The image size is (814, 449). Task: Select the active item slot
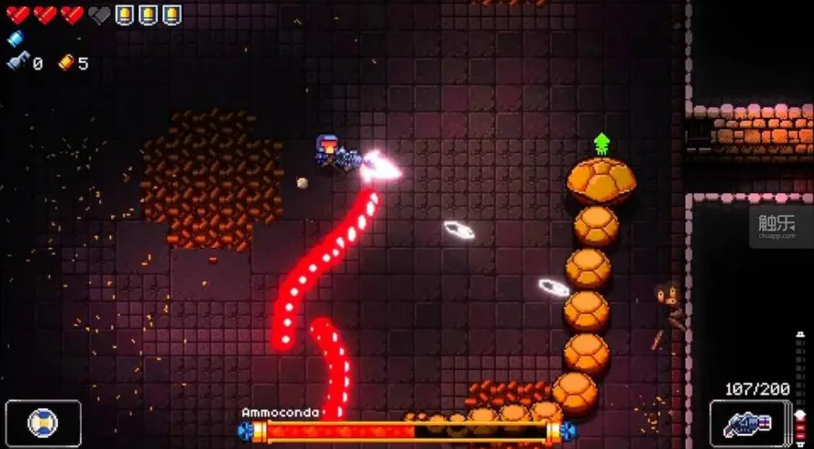42,423
